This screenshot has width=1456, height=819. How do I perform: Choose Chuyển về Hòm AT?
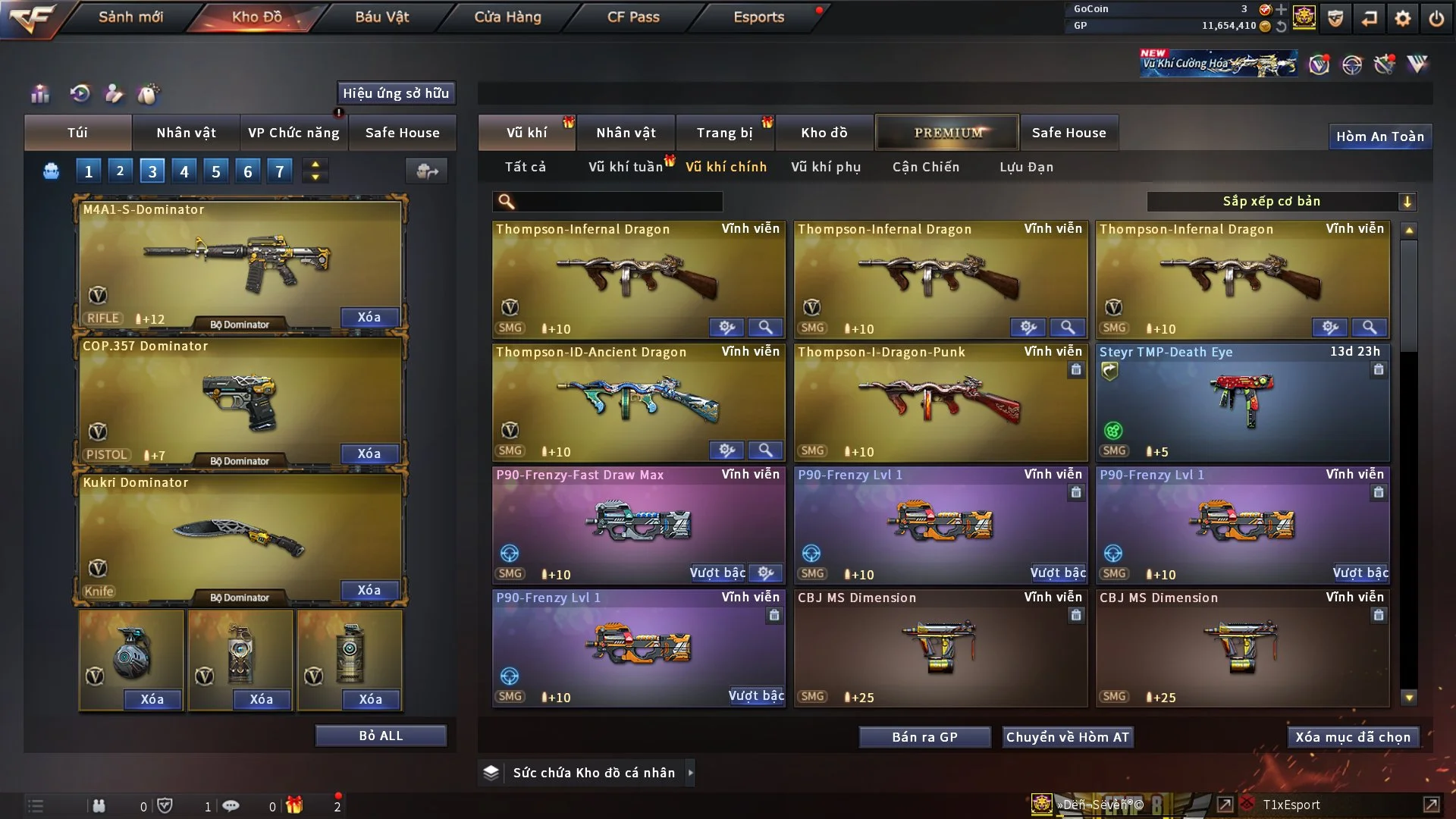(1067, 737)
